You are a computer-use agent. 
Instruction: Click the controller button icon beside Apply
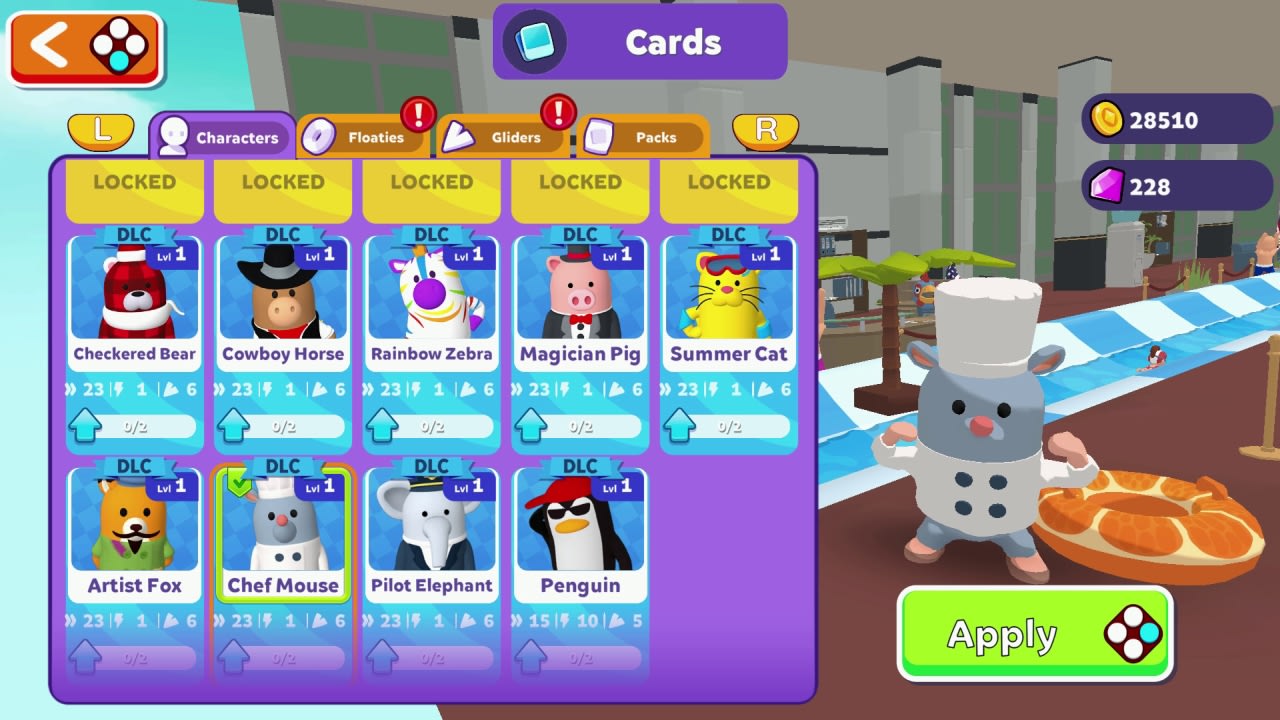(x=1133, y=633)
